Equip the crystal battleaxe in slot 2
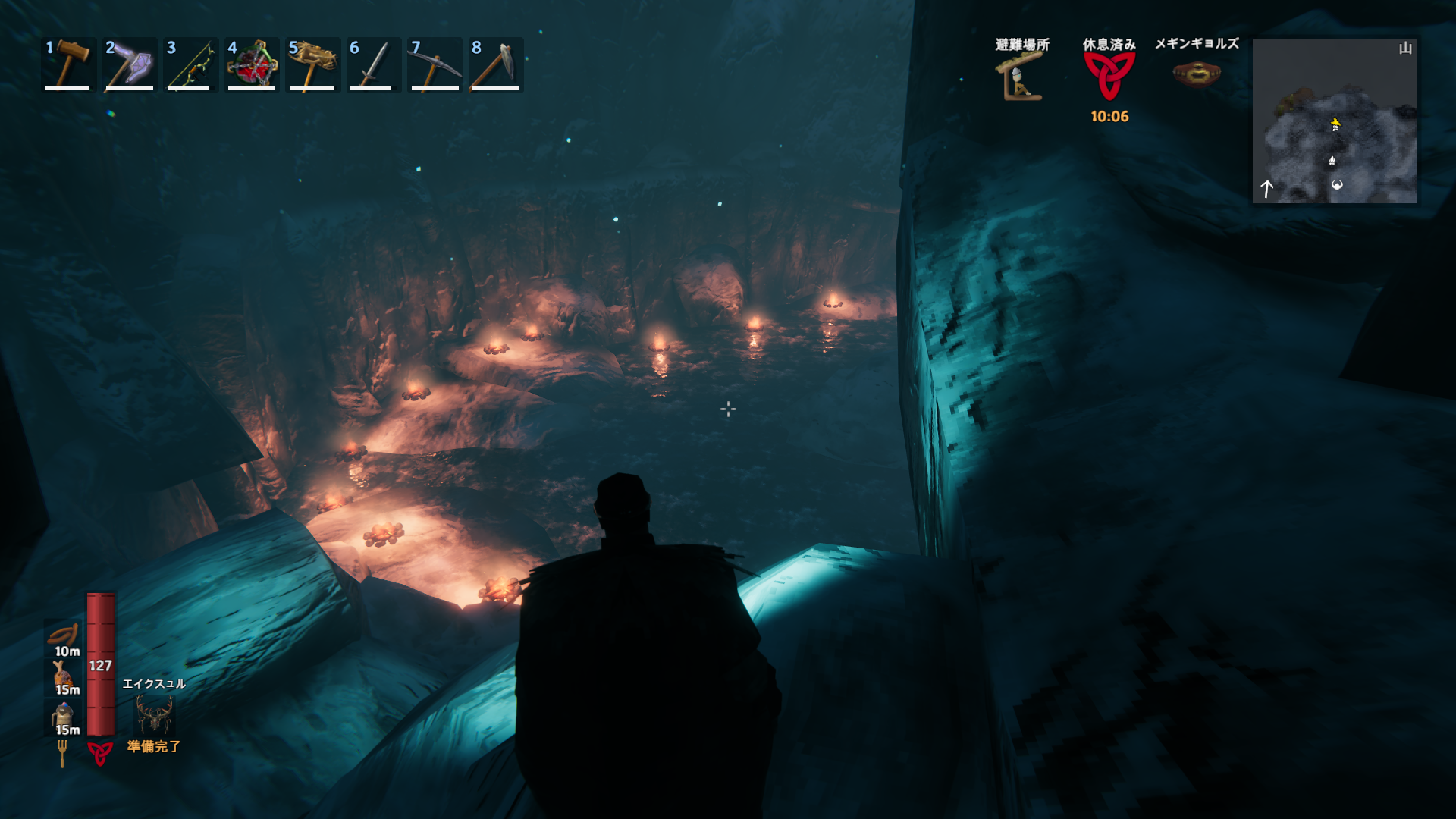This screenshot has width=1456, height=819. click(130, 64)
